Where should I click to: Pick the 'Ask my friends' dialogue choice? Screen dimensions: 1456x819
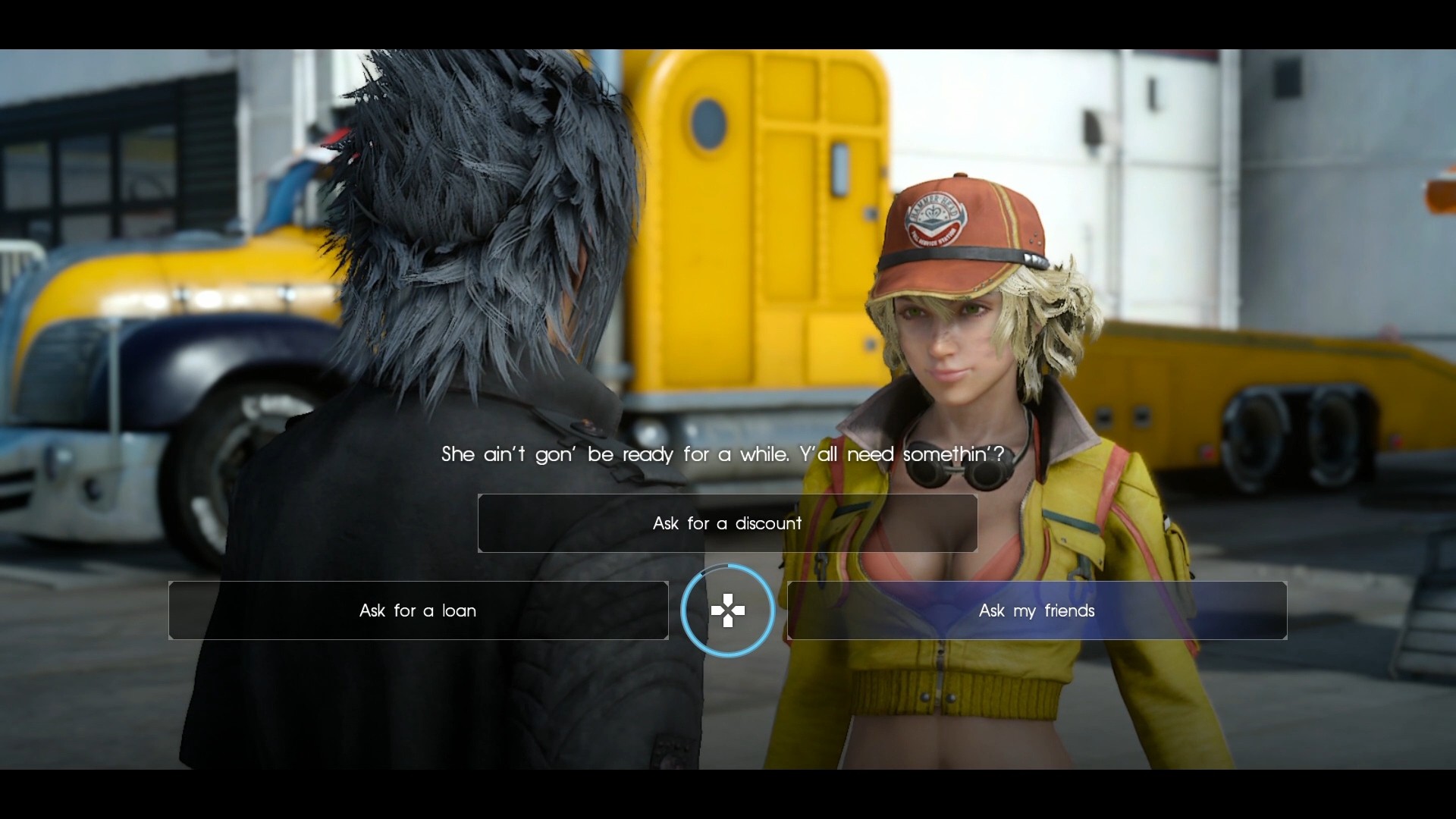(x=1037, y=610)
